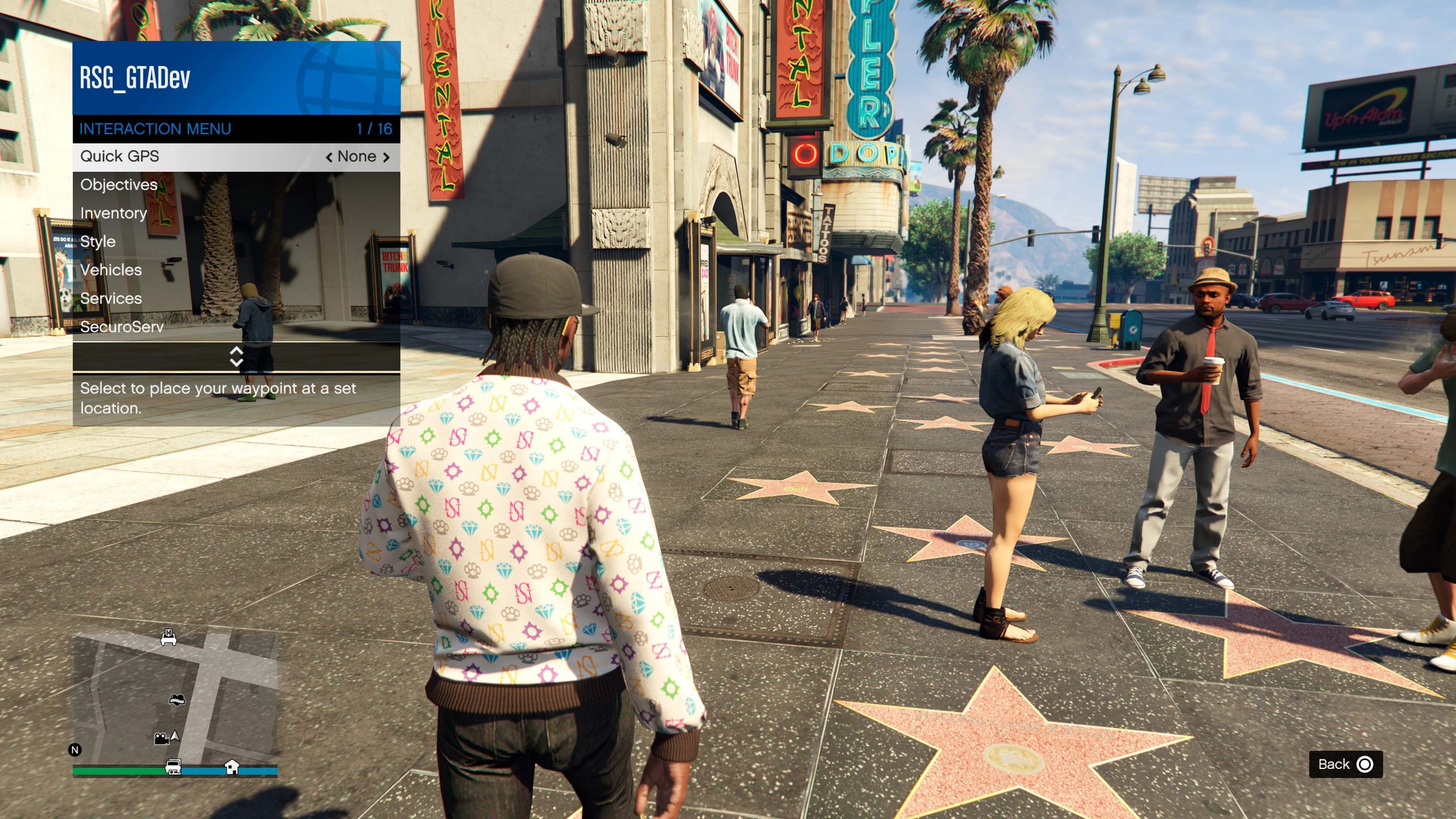Screen dimensions: 1456x819
Task: Select the Services option
Action: (x=111, y=298)
